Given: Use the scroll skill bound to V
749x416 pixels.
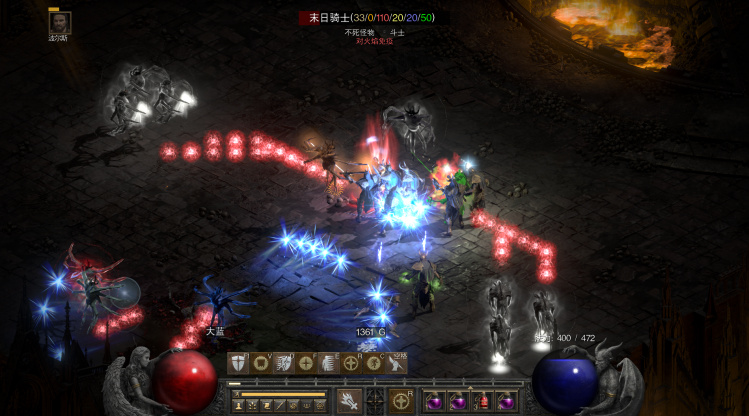Looking at the screenshot, I should coord(261,363).
